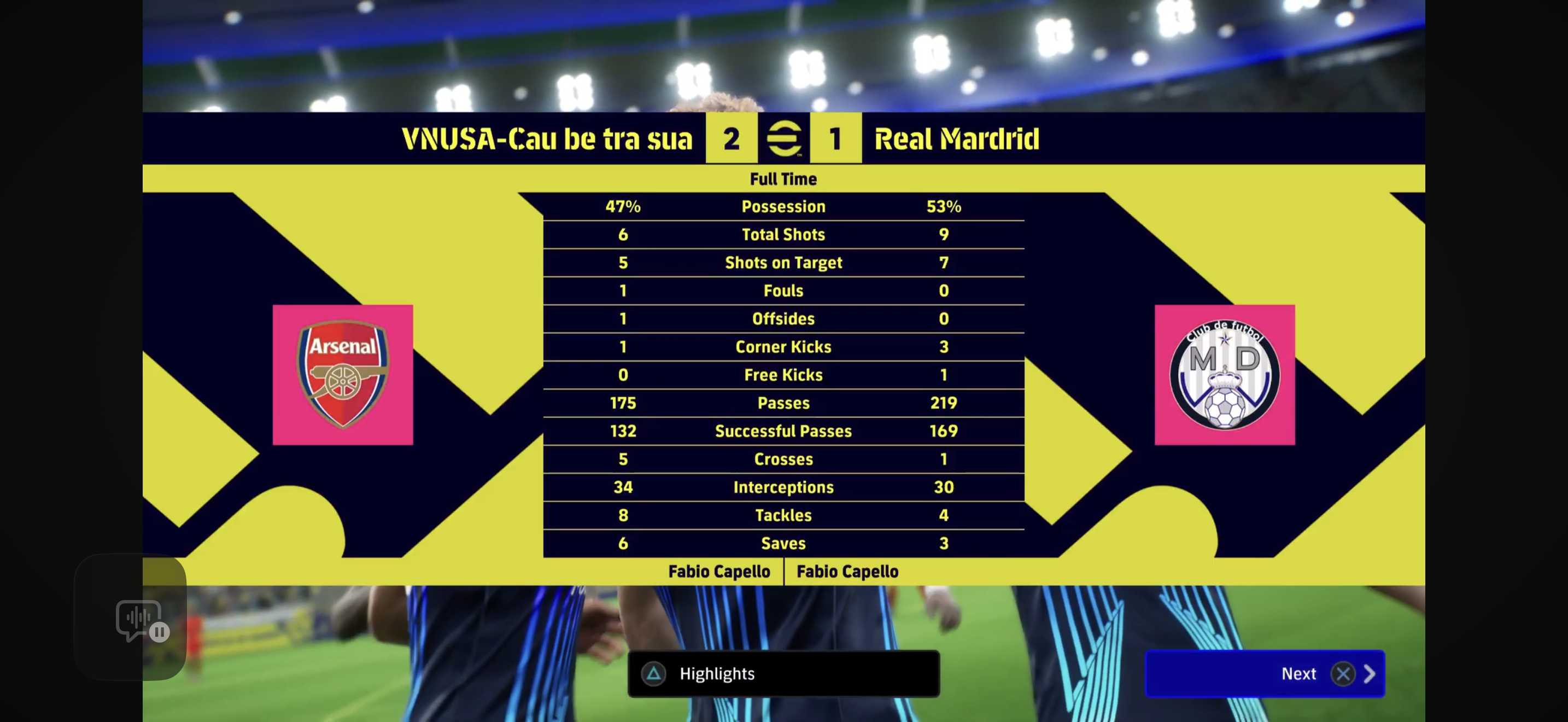Viewport: 1568px width, 722px height.
Task: Click the Saves statistic row
Action: point(784,543)
